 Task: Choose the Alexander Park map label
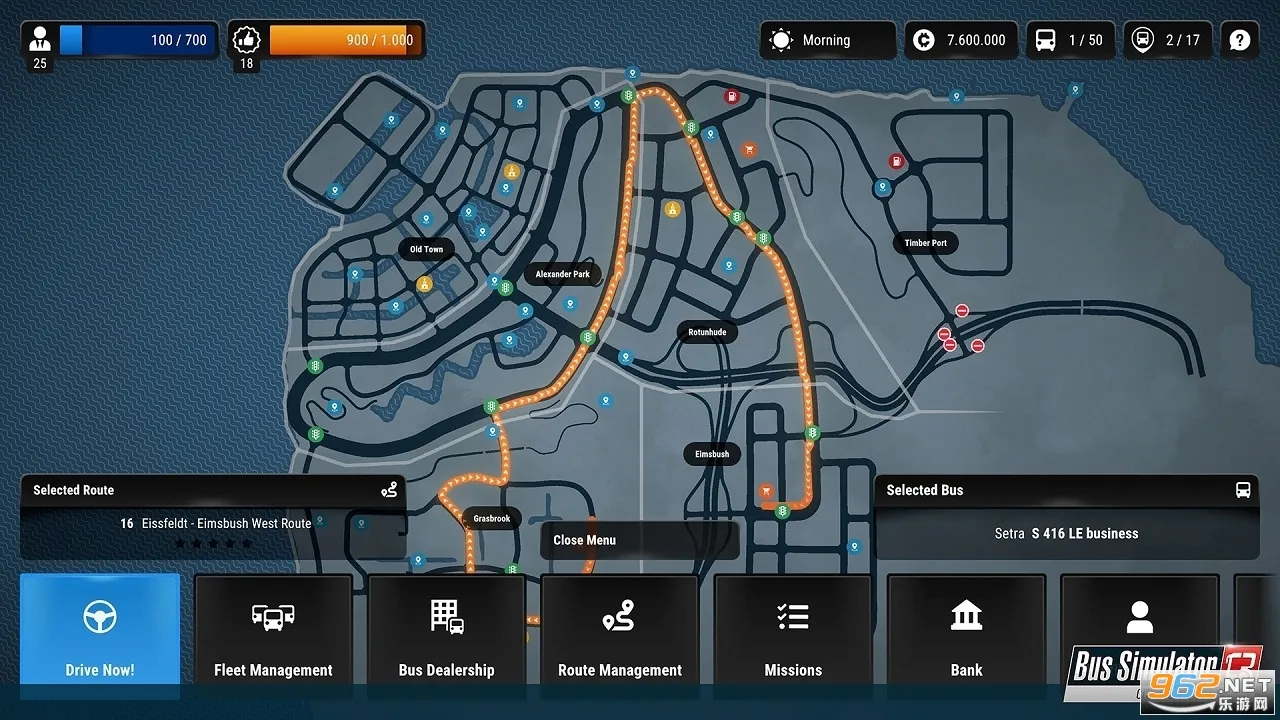pos(563,274)
